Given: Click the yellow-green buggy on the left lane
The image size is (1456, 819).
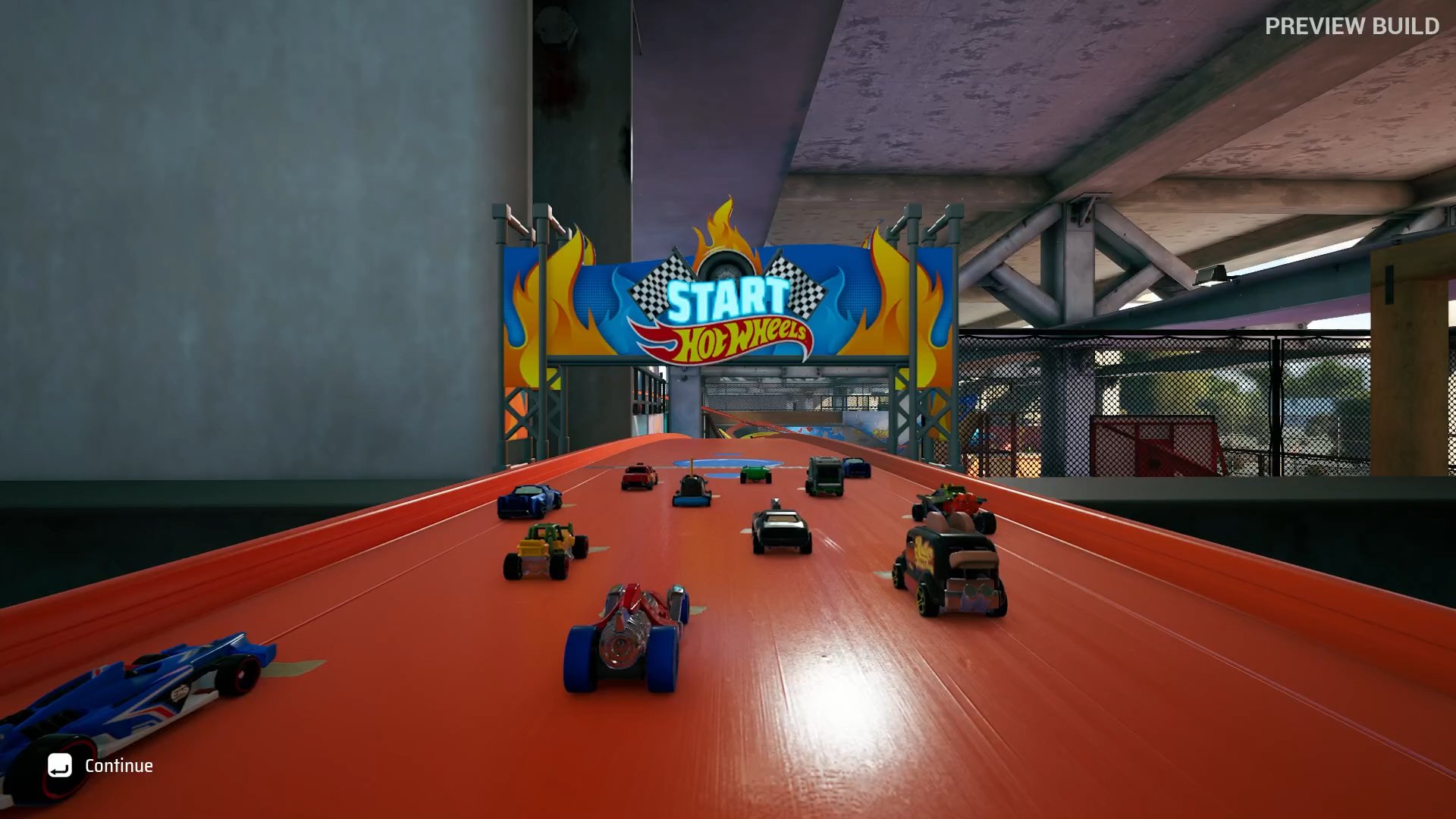Looking at the screenshot, I should pyautogui.click(x=542, y=546).
